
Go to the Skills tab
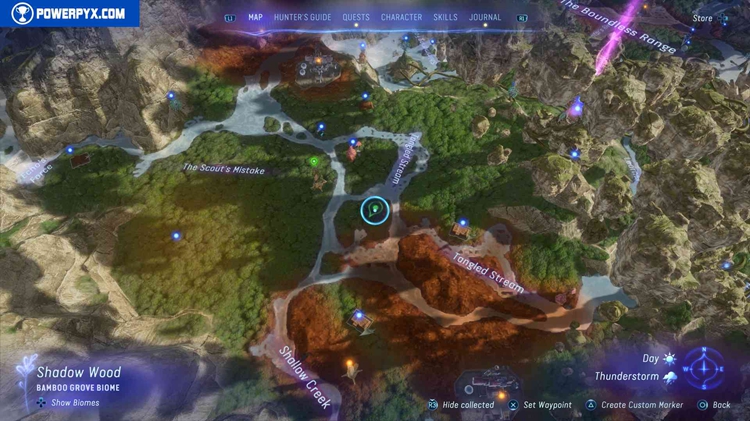[447, 17]
